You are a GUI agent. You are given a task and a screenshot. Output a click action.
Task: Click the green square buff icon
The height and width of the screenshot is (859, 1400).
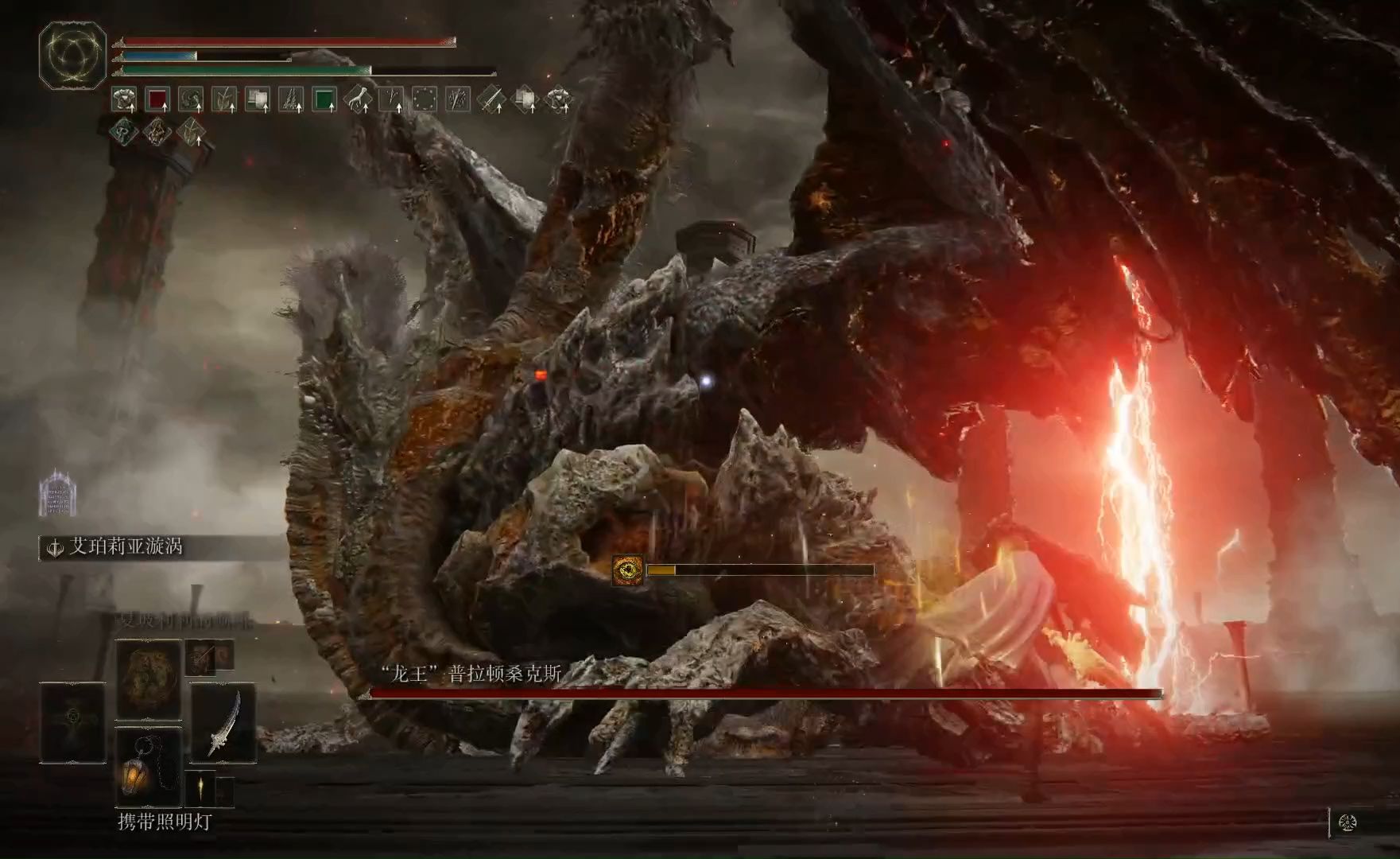click(324, 99)
